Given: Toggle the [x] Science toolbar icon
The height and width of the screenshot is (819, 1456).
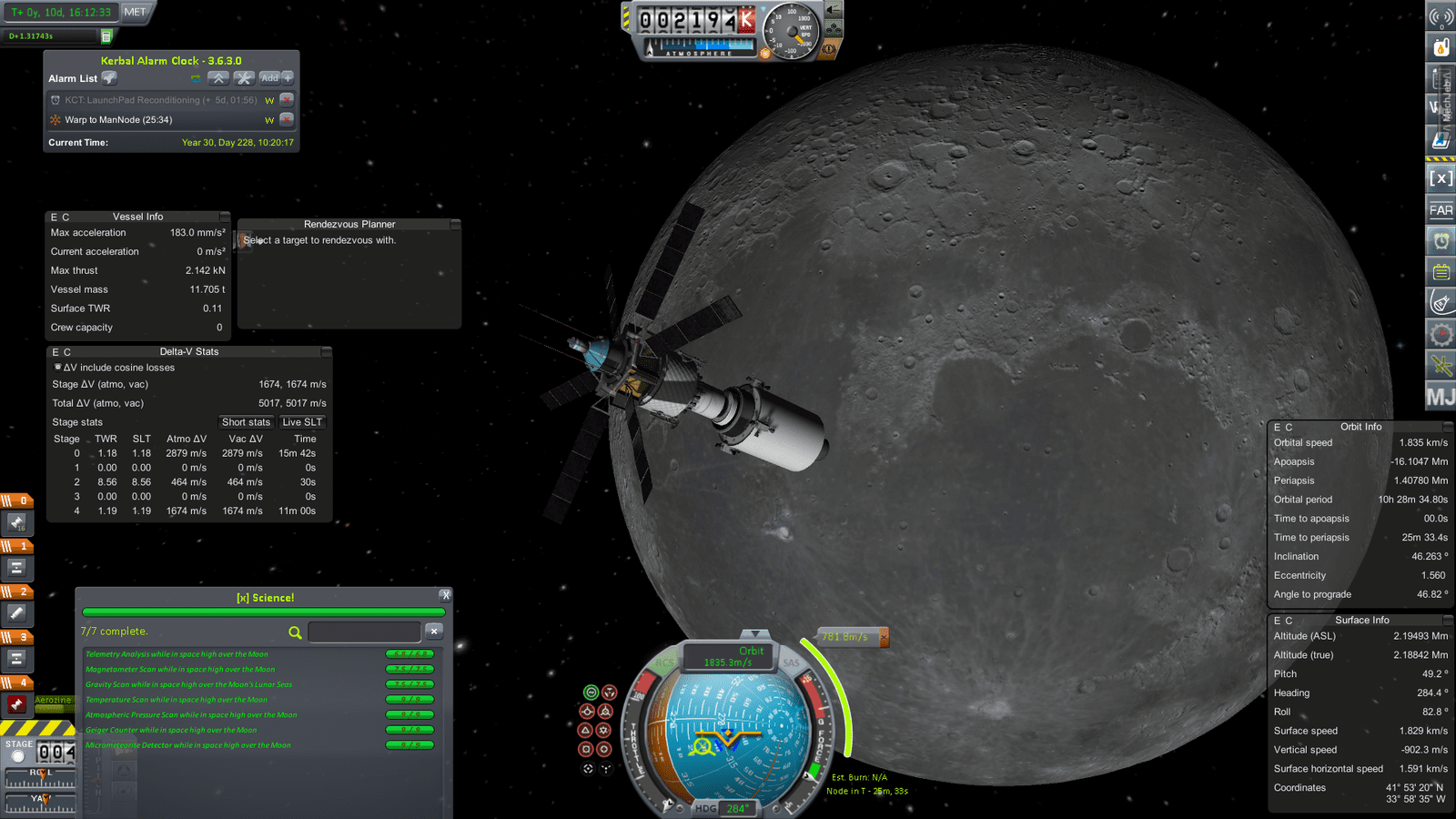Looking at the screenshot, I should click(x=1441, y=178).
